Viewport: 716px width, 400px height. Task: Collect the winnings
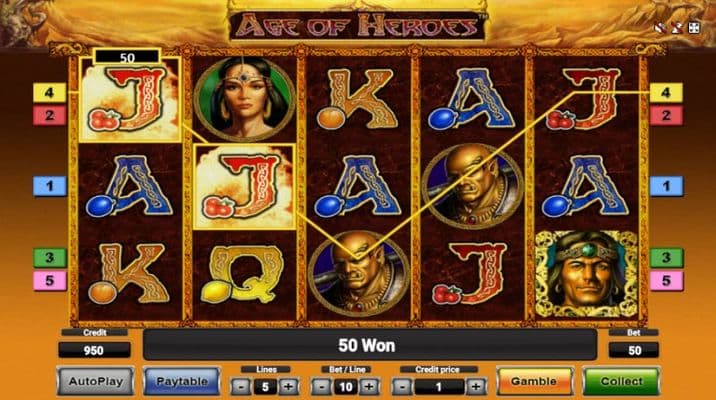coord(621,381)
